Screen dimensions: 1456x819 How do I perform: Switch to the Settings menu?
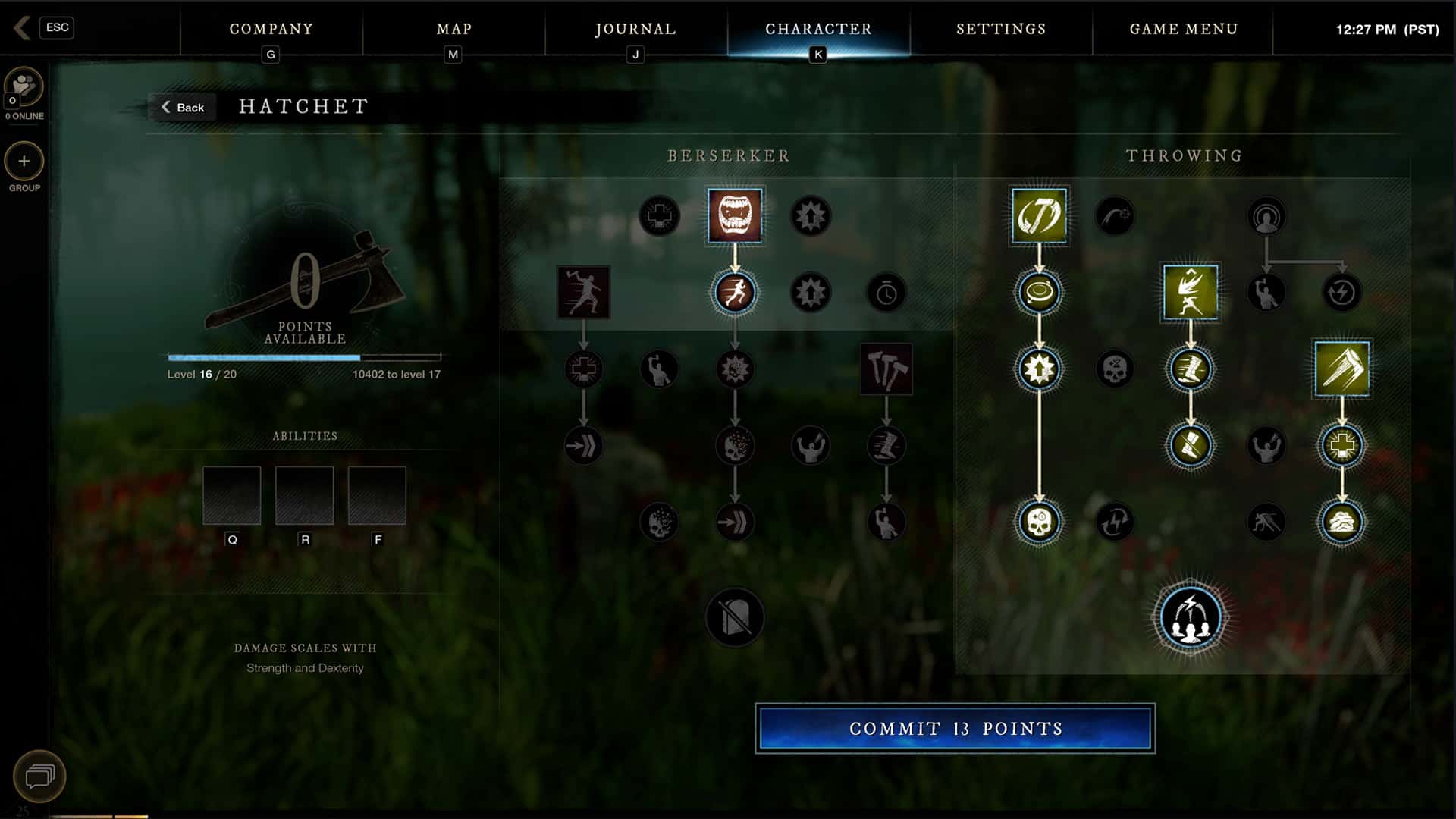(1000, 29)
